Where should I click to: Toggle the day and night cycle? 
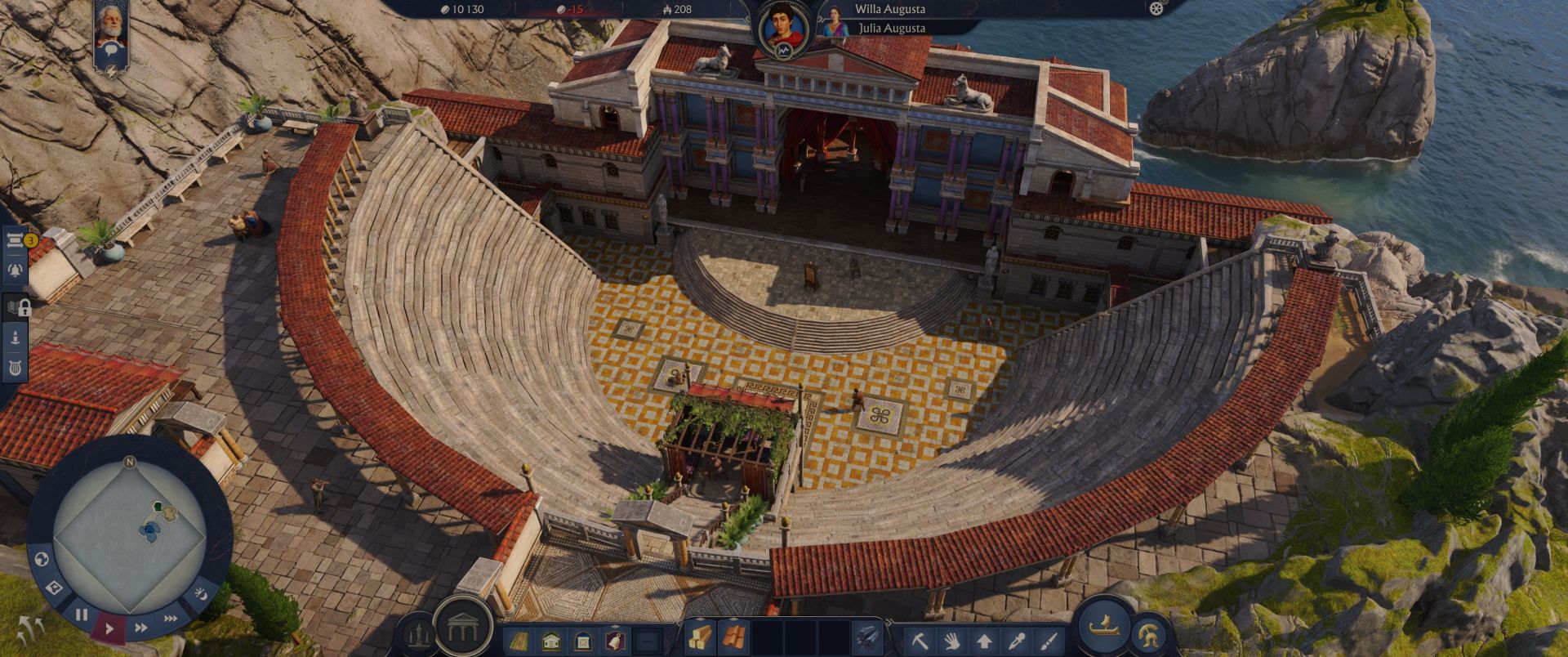(199, 594)
